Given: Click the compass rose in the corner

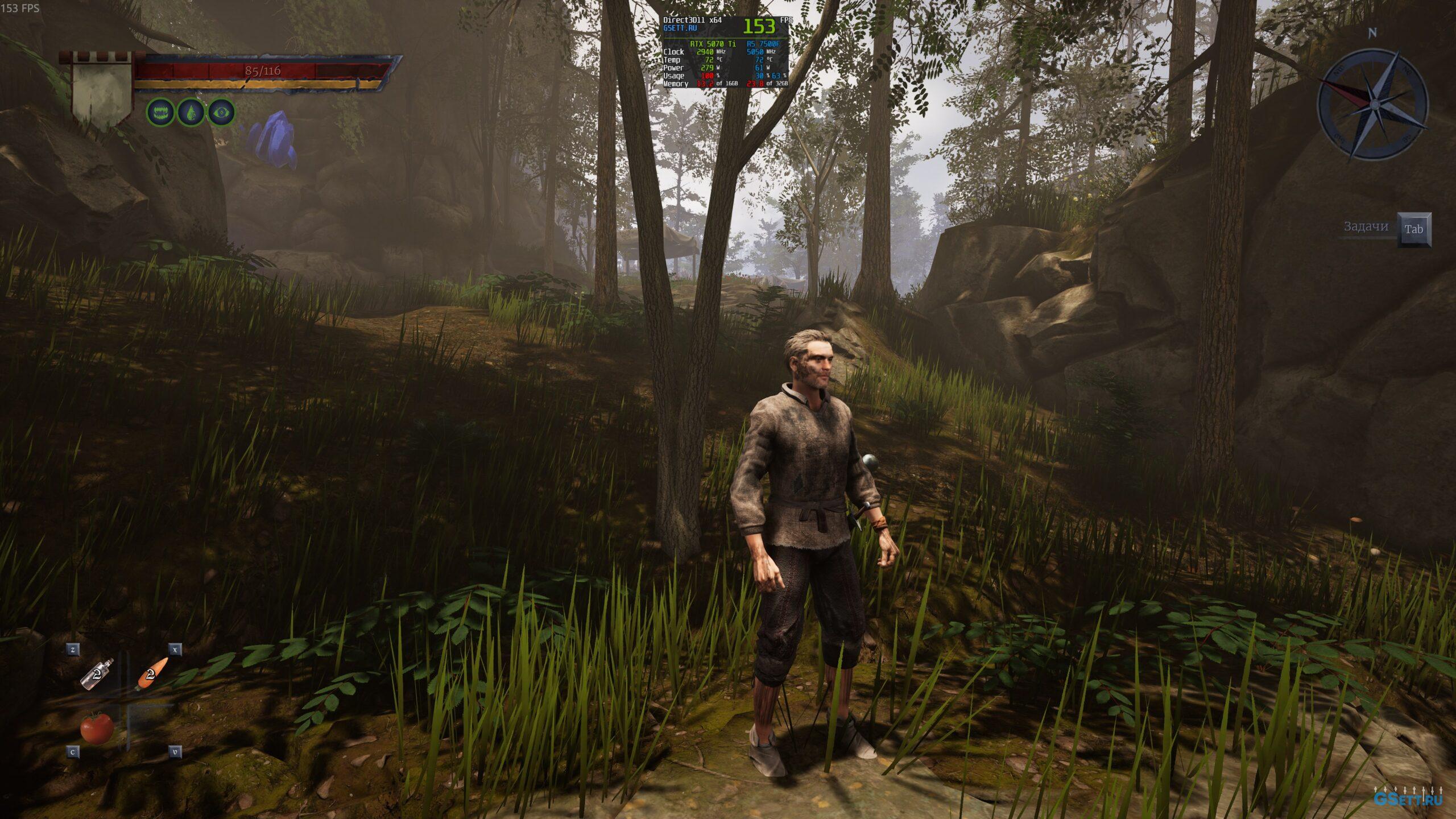Looking at the screenshot, I should [1372, 104].
